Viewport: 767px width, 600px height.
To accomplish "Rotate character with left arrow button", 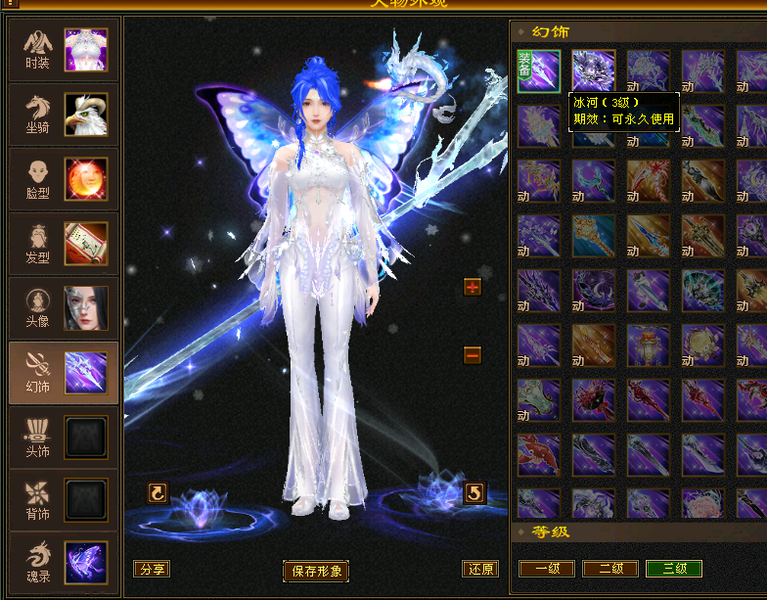I will tap(158, 492).
